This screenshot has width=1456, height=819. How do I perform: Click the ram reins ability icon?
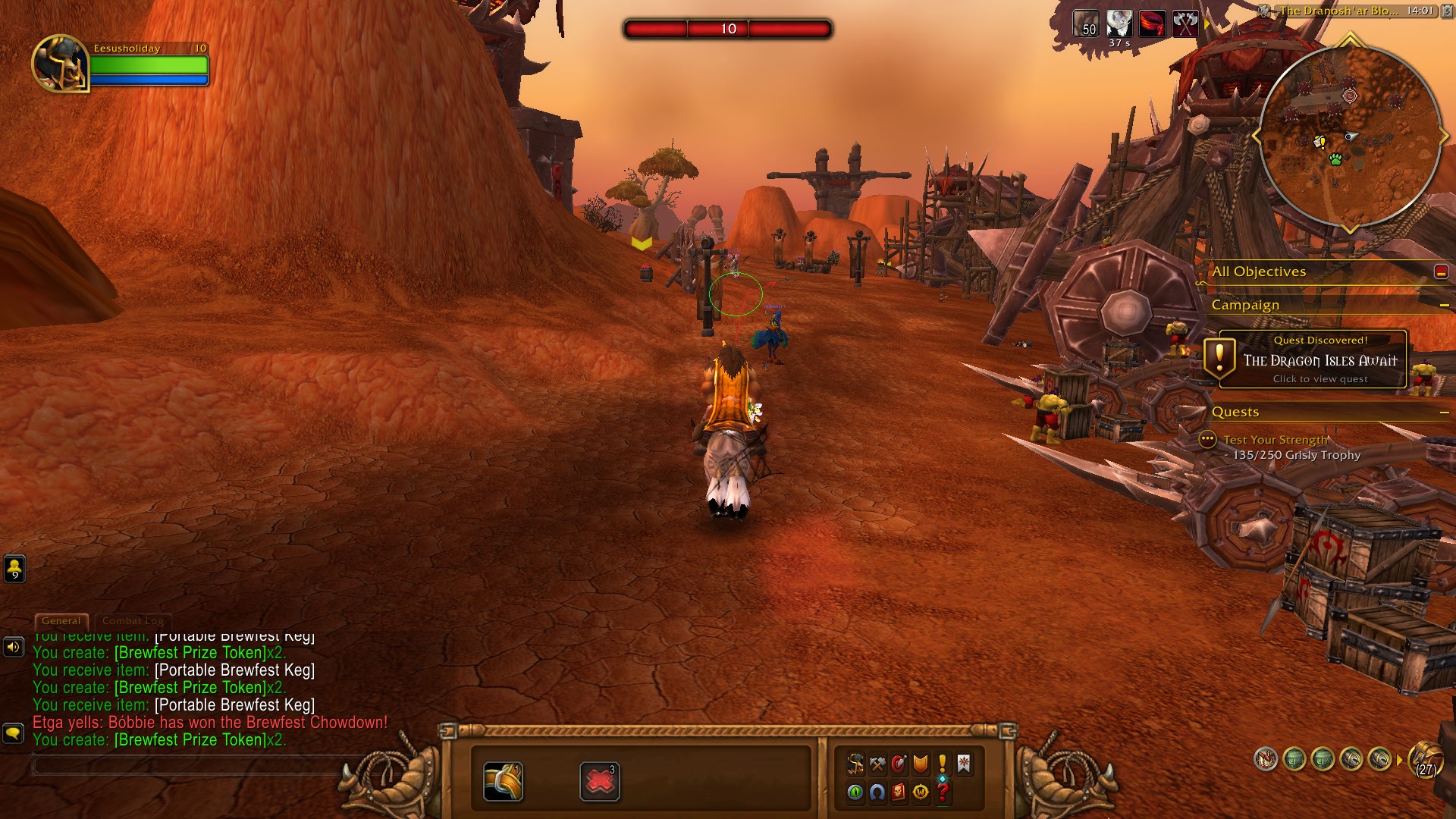point(503,782)
